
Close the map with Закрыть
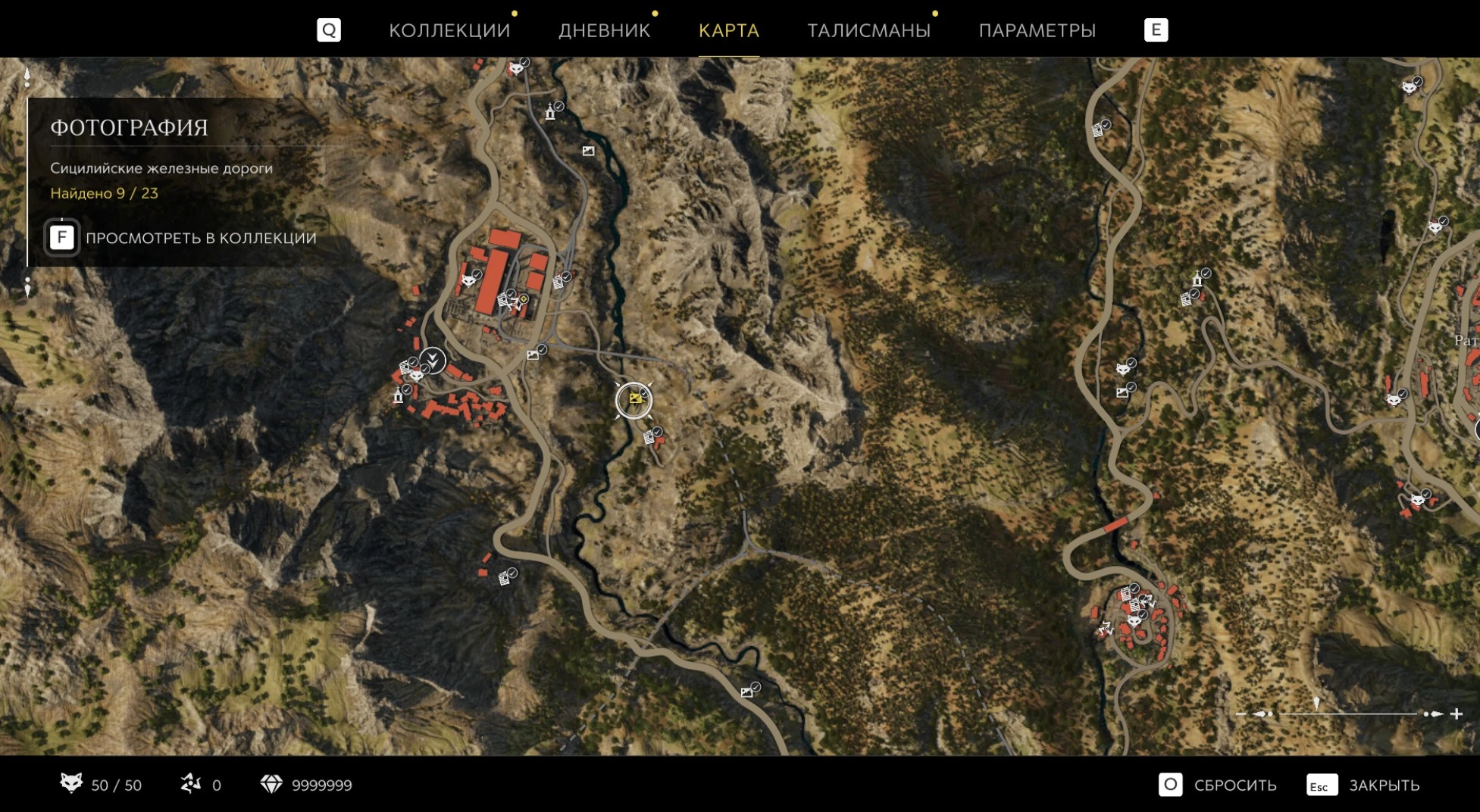[1363, 785]
